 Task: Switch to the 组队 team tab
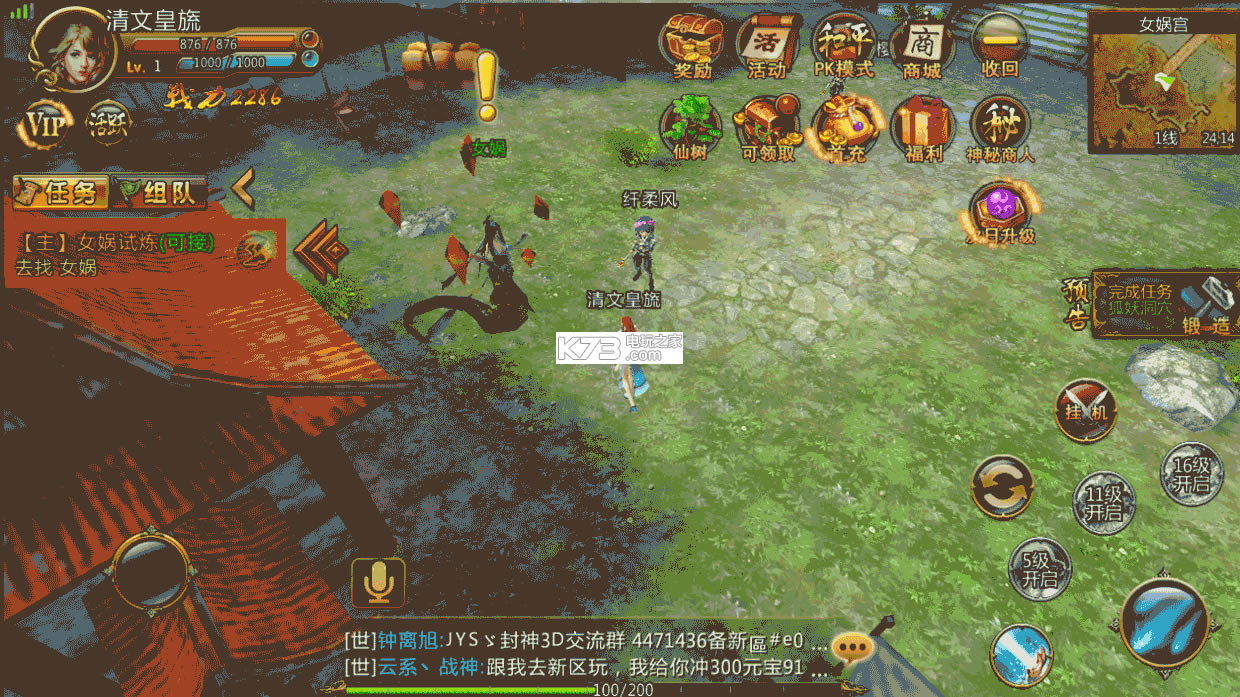coord(160,192)
